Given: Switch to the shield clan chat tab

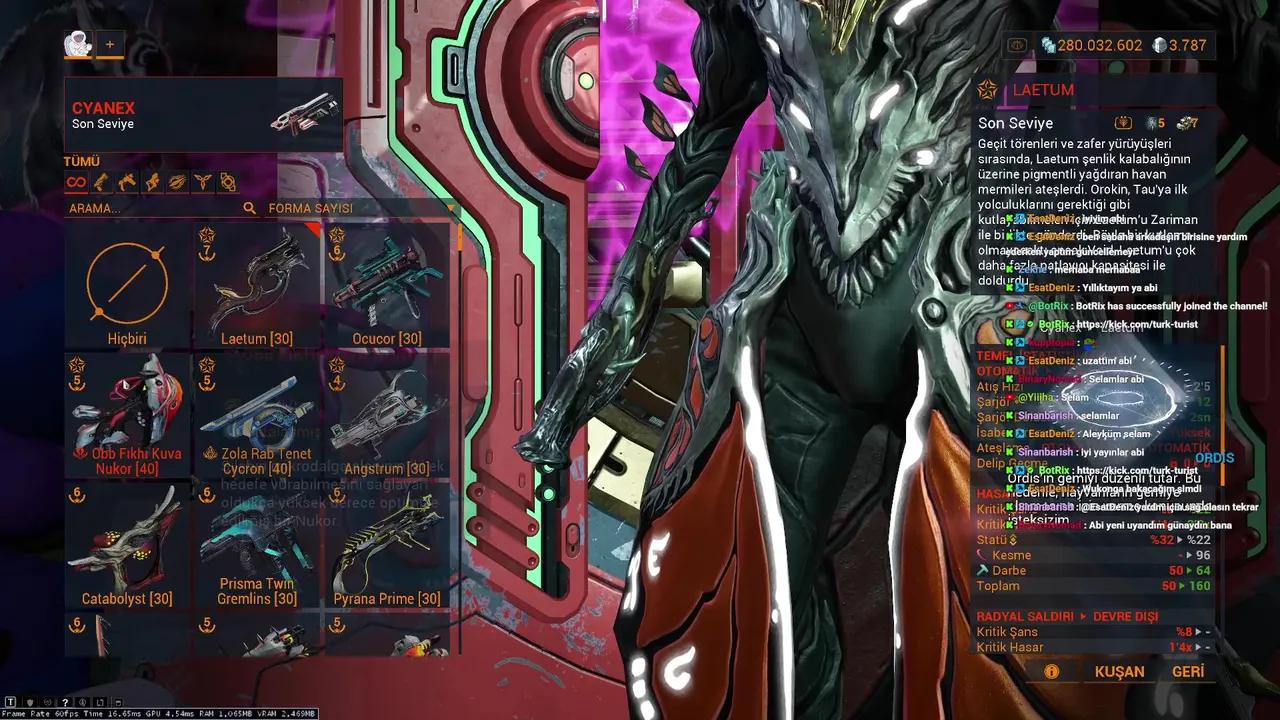Looking at the screenshot, I should [31, 703].
